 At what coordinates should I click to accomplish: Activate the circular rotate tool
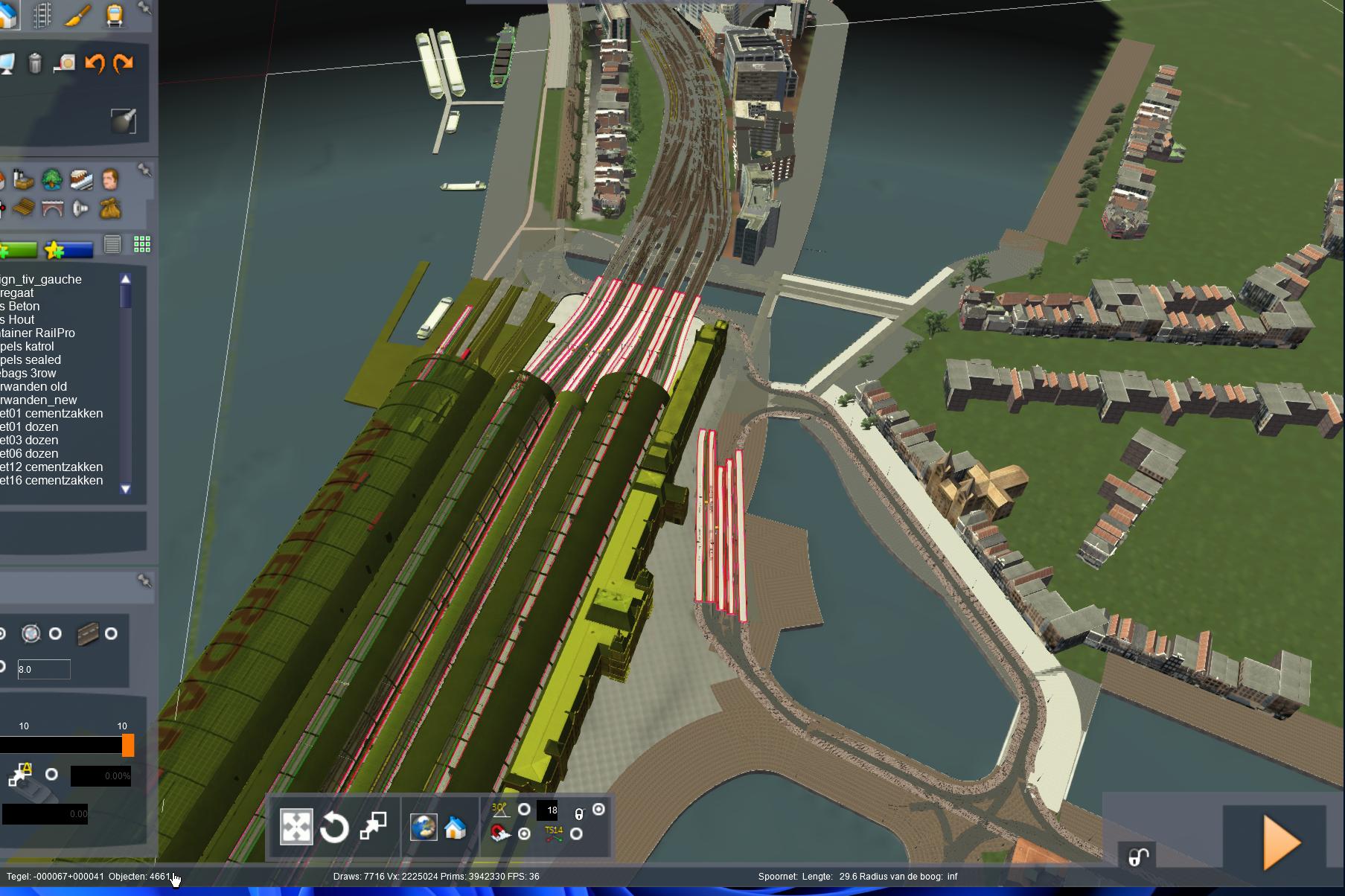pyautogui.click(x=334, y=827)
